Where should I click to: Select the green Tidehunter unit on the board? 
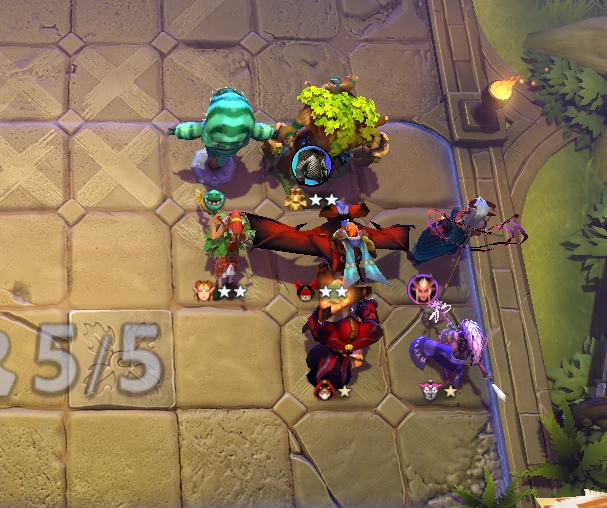pyautogui.click(x=221, y=127)
